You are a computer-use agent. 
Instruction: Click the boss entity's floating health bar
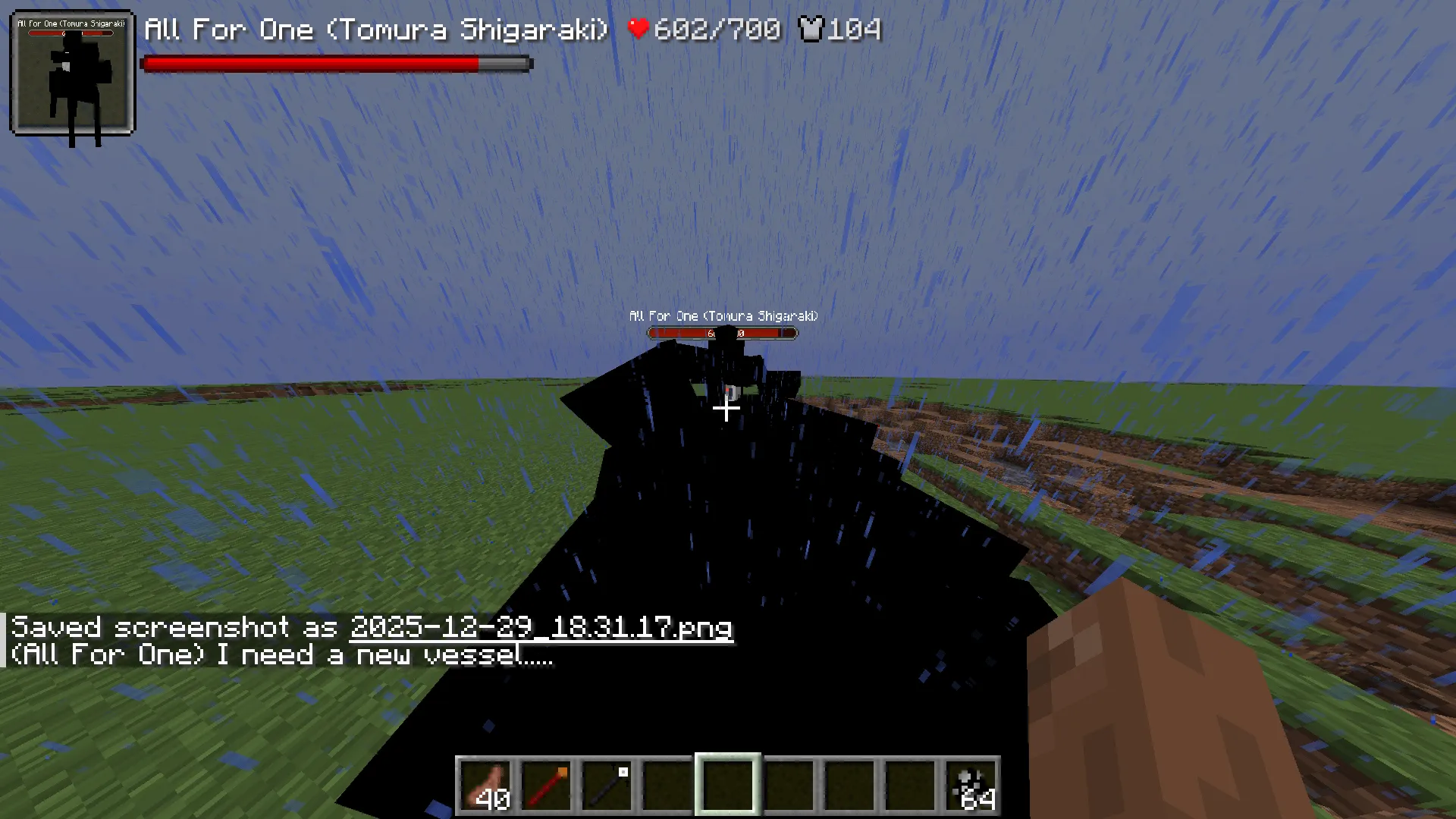point(721,332)
